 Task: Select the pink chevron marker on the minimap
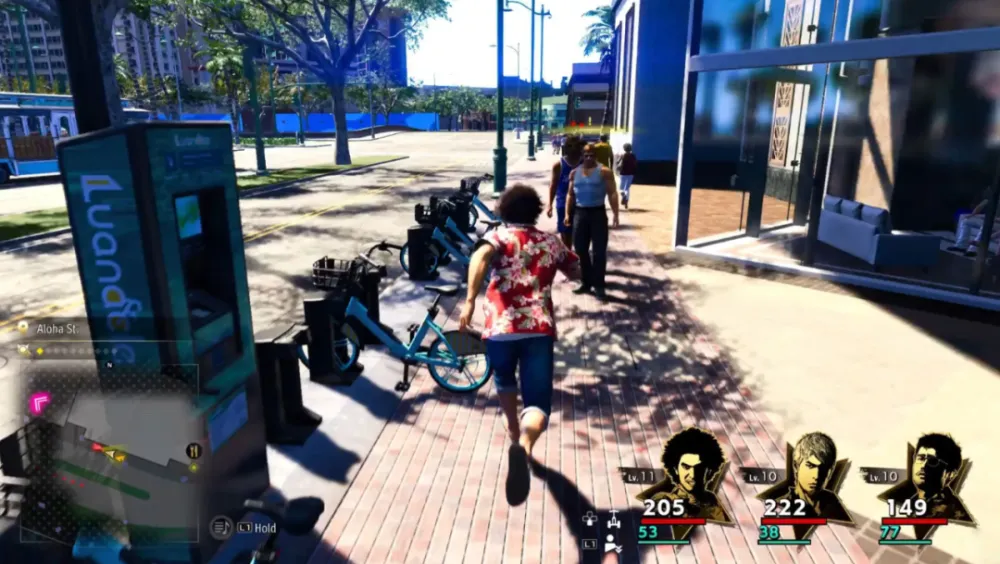point(40,402)
